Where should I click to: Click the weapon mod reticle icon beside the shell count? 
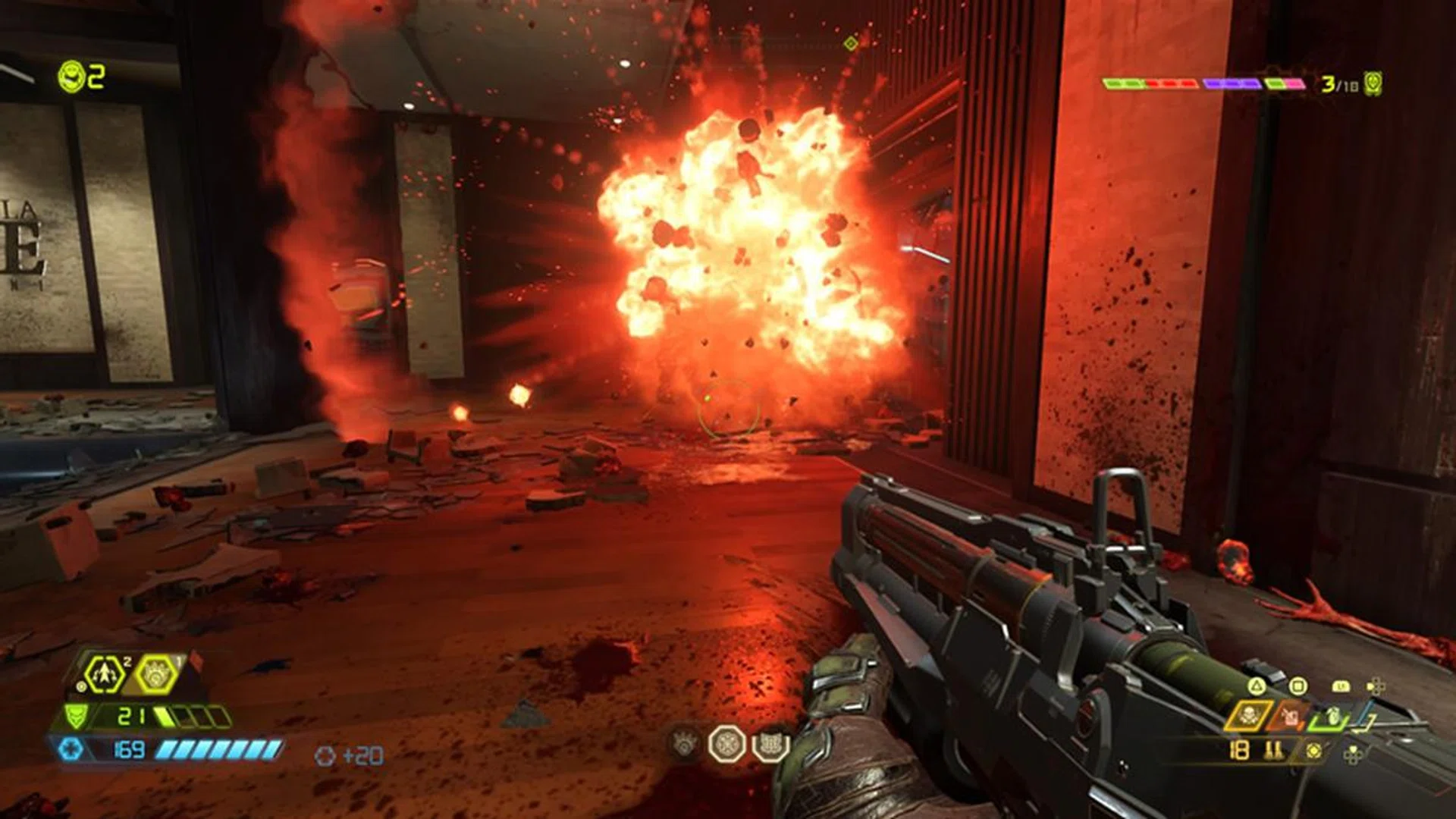click(1313, 750)
